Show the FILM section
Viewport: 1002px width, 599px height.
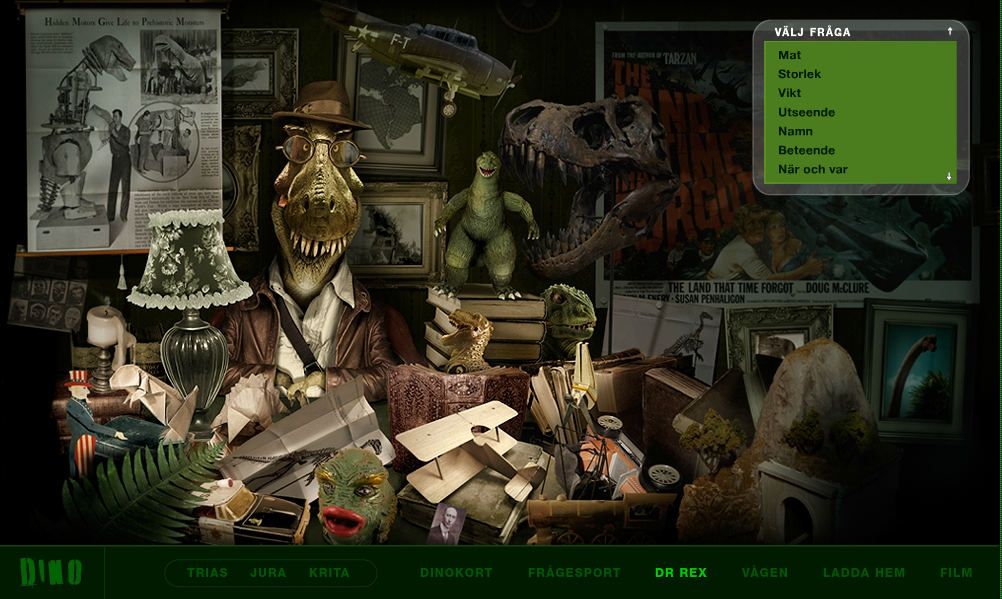click(x=956, y=573)
